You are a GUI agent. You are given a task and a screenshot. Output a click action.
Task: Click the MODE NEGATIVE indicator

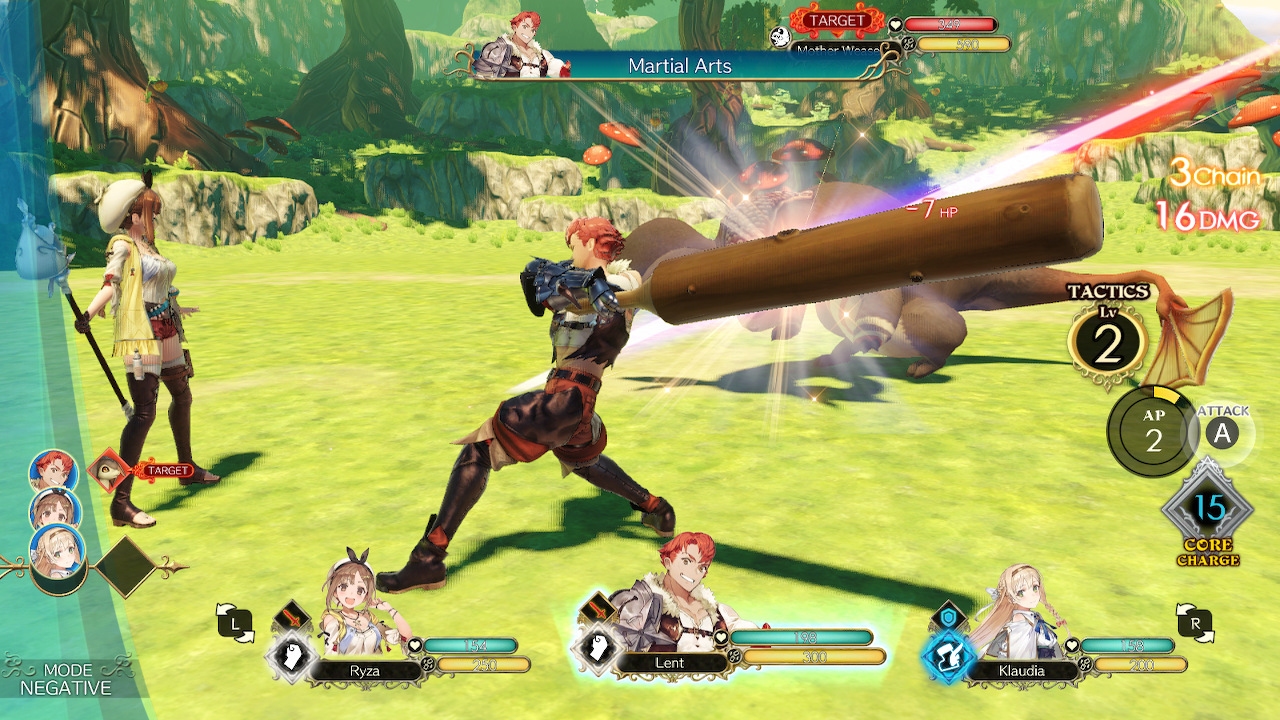tap(65, 677)
